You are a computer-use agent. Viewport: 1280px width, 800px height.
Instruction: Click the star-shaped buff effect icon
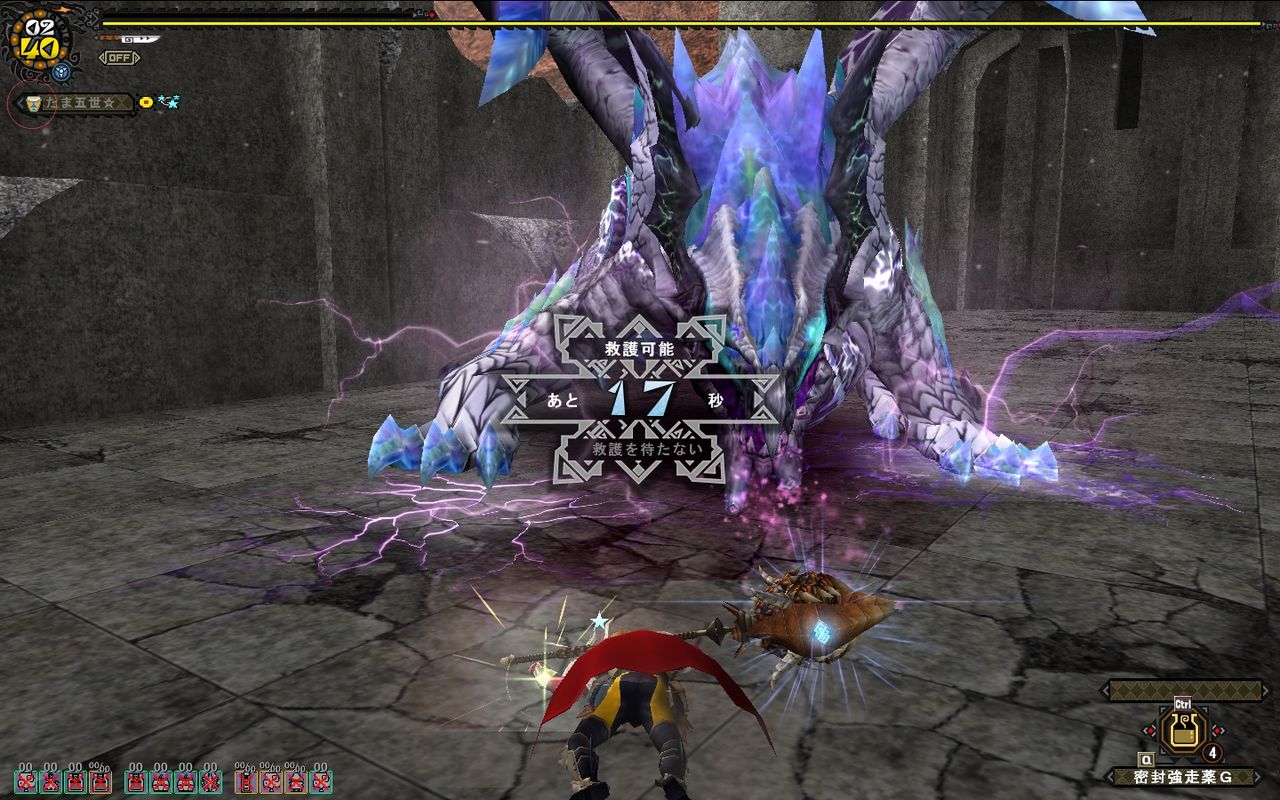168,102
